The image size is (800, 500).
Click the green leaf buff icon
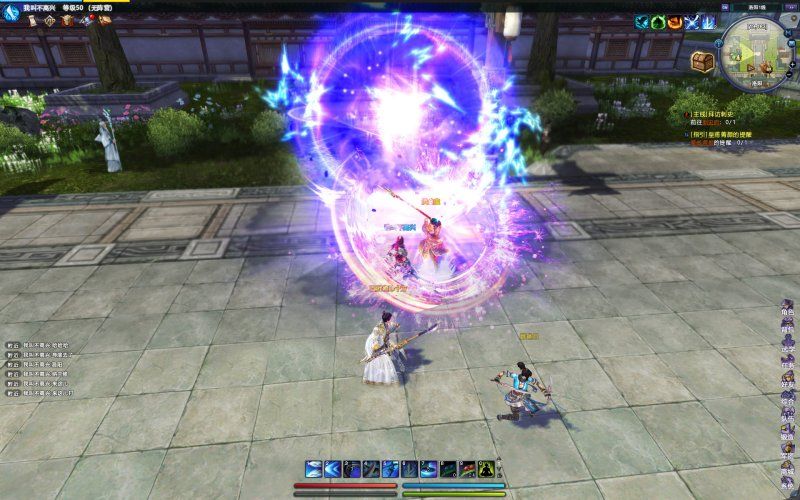[659, 21]
